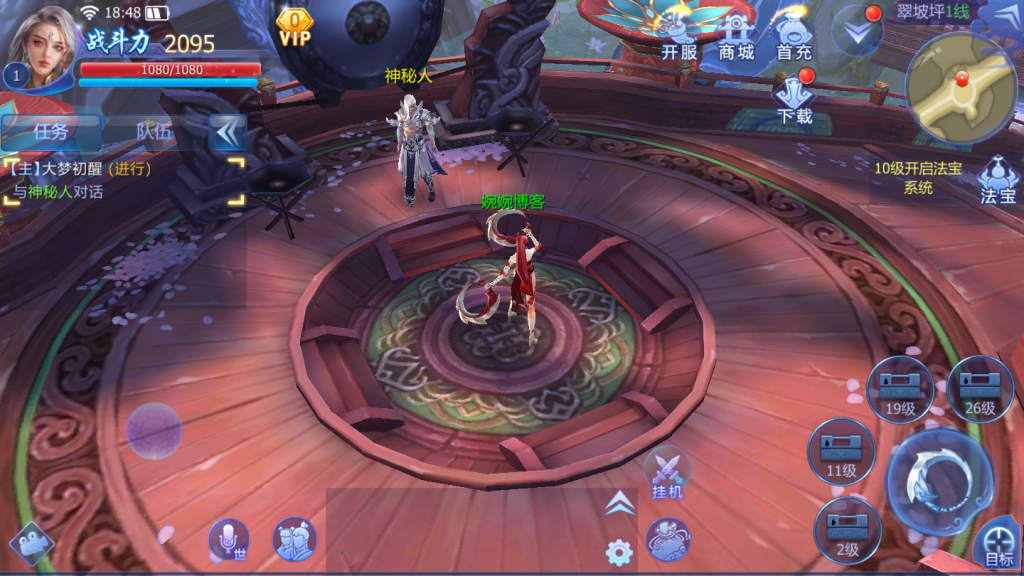This screenshot has width=1024, height=576.
Task: Open the 首充 first recharge bonus
Action: 794,38
